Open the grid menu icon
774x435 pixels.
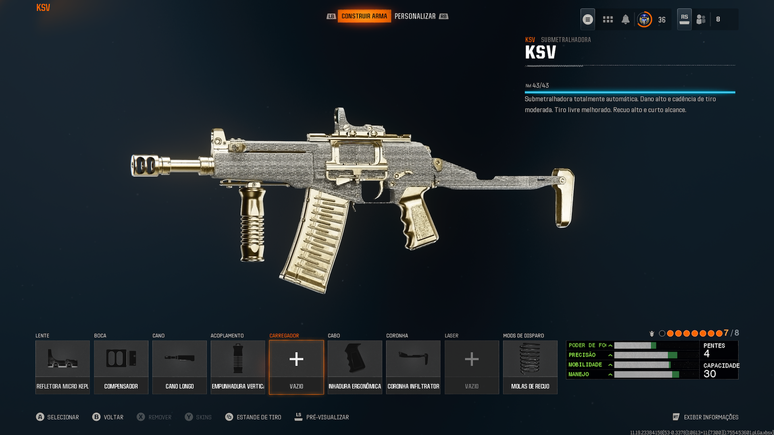click(x=607, y=19)
